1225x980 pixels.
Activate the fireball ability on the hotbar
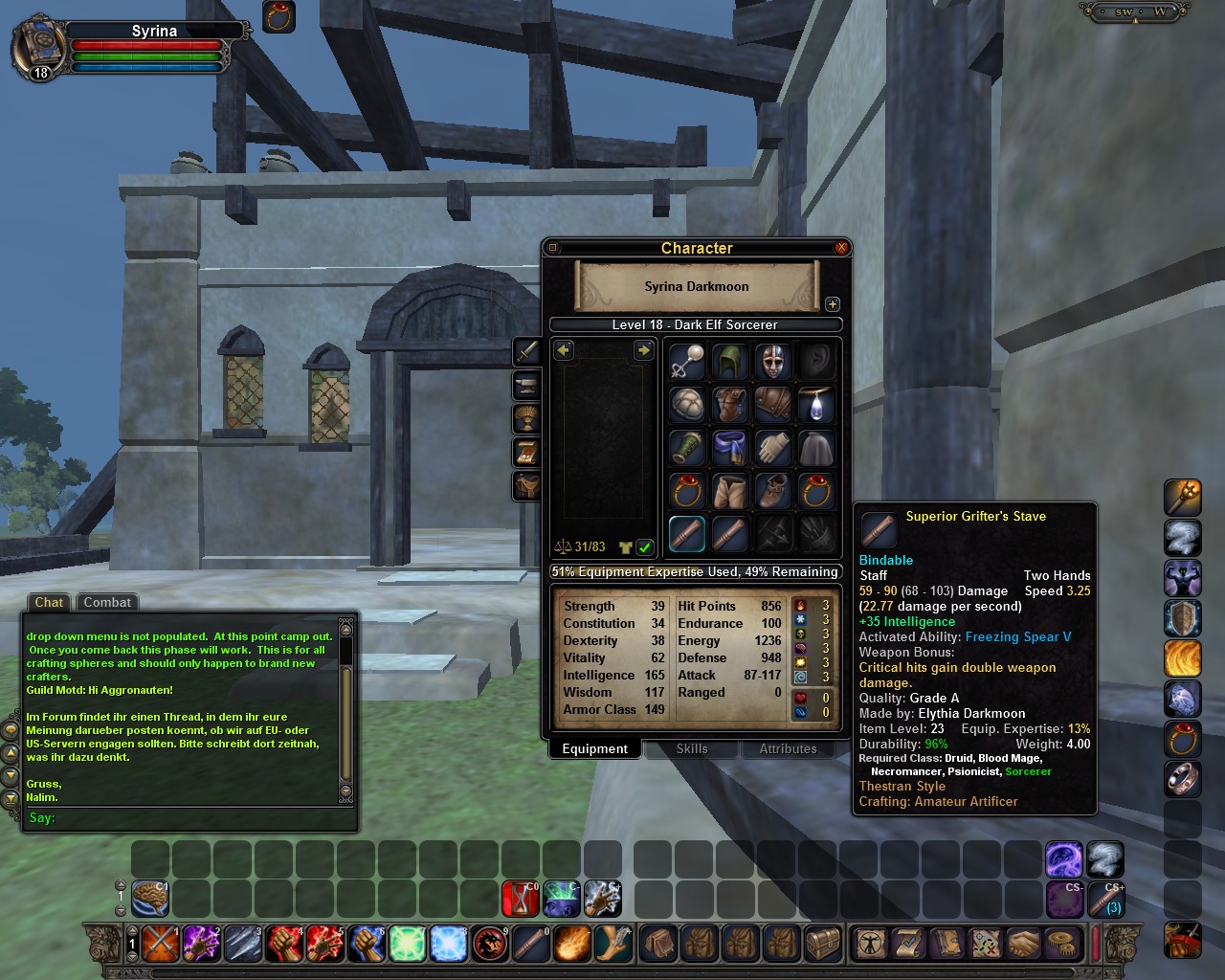tap(572, 944)
